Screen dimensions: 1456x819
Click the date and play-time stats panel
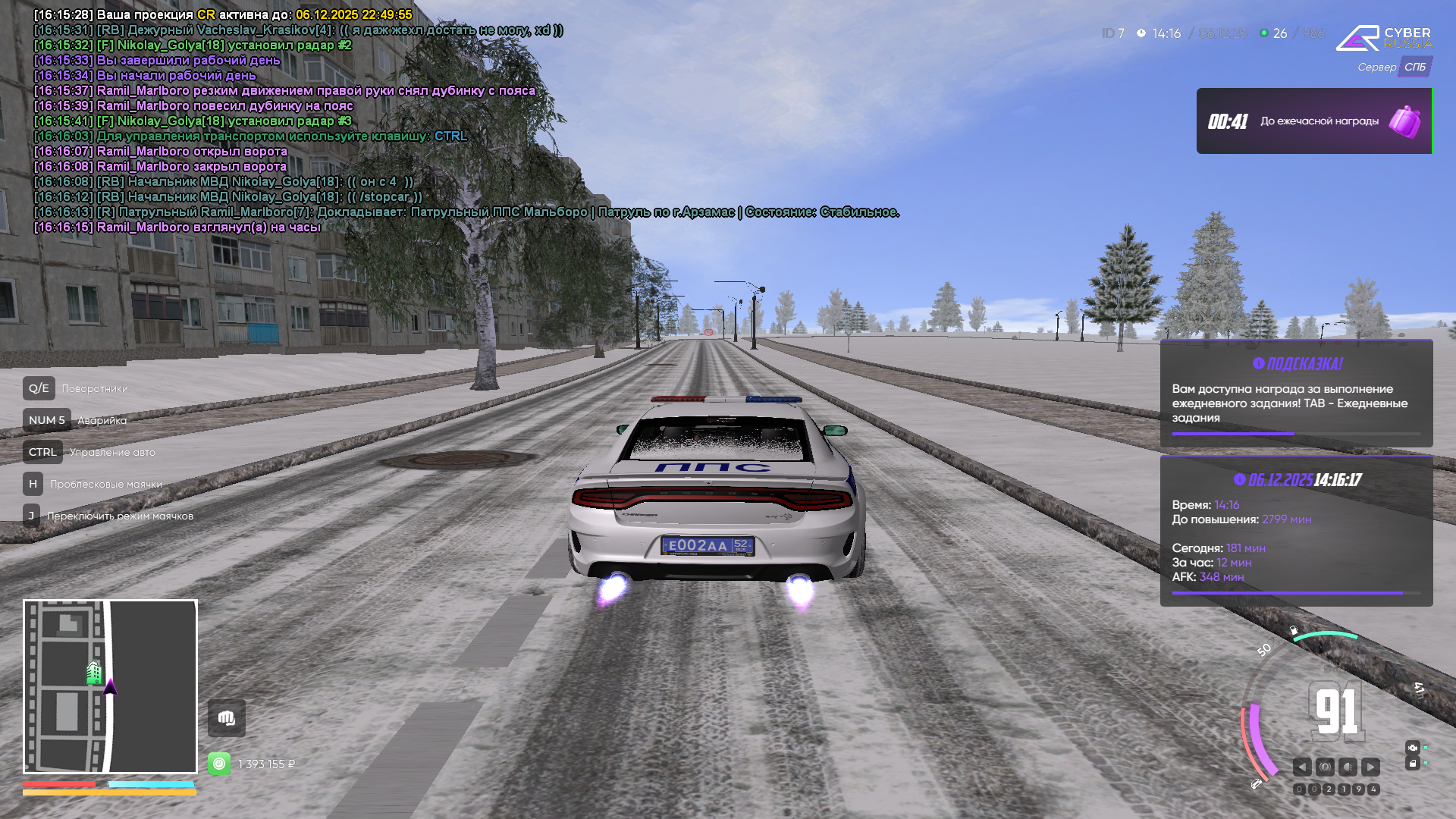(1296, 531)
